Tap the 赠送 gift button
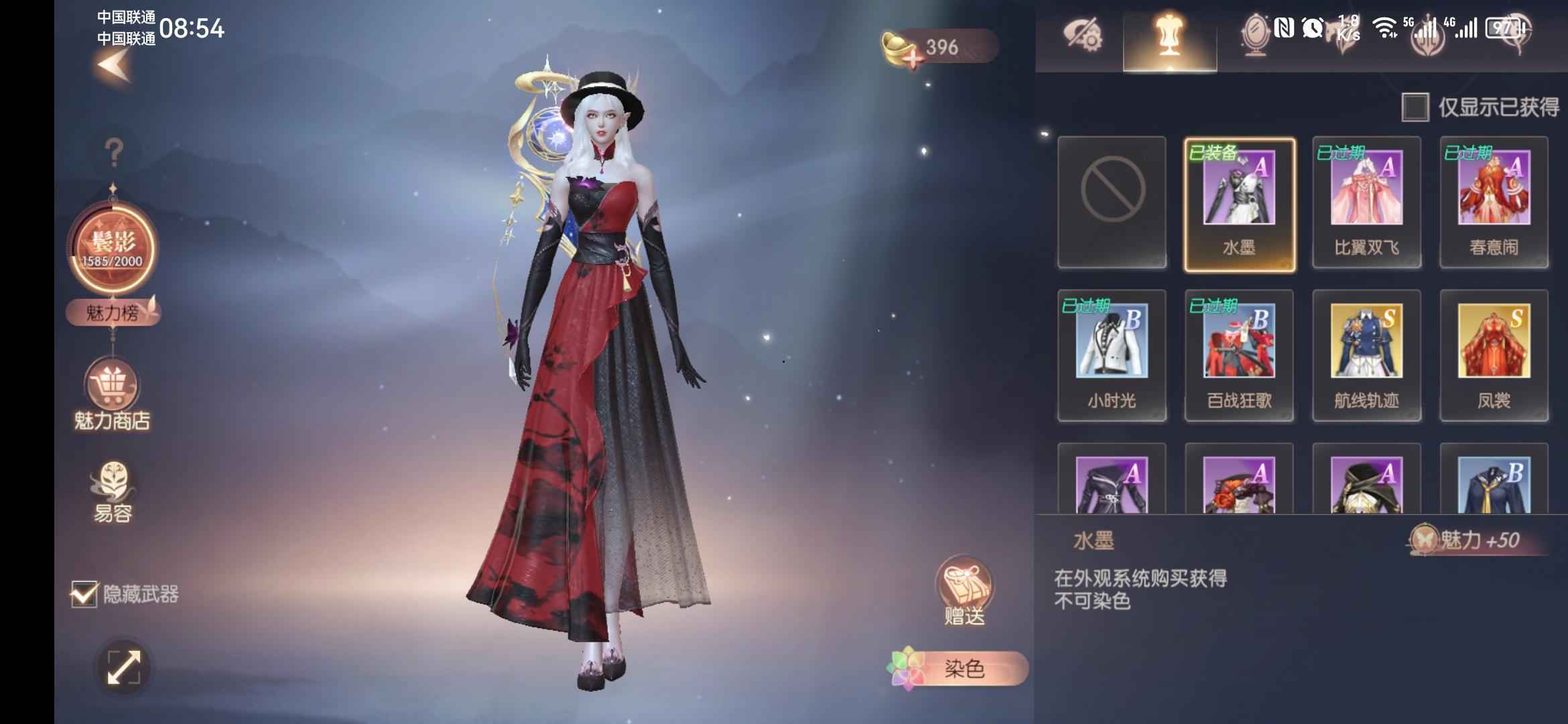 coord(964,591)
